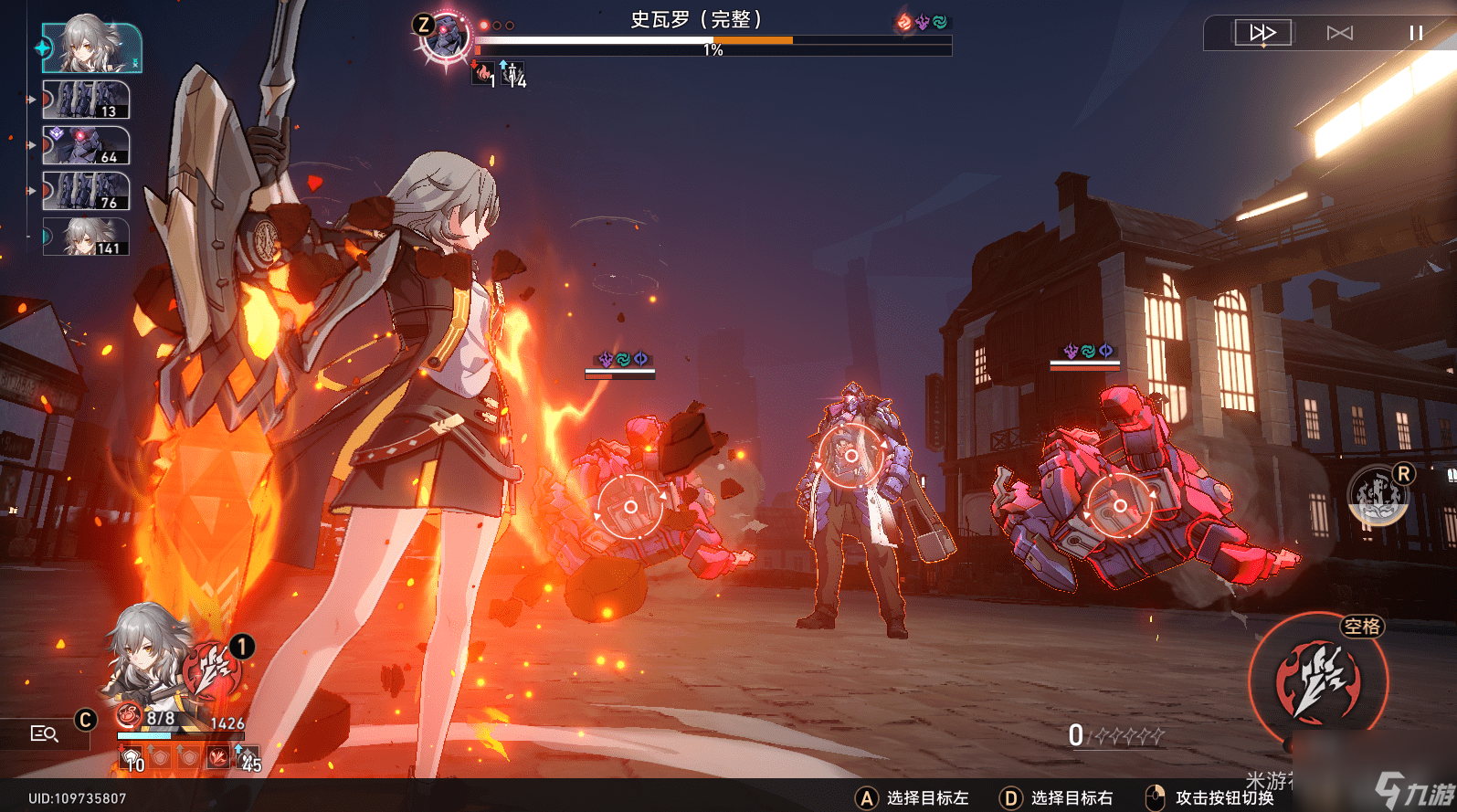Click the active Trailblazer turn-order portrait
The width and height of the screenshot is (1457, 812).
(91, 47)
